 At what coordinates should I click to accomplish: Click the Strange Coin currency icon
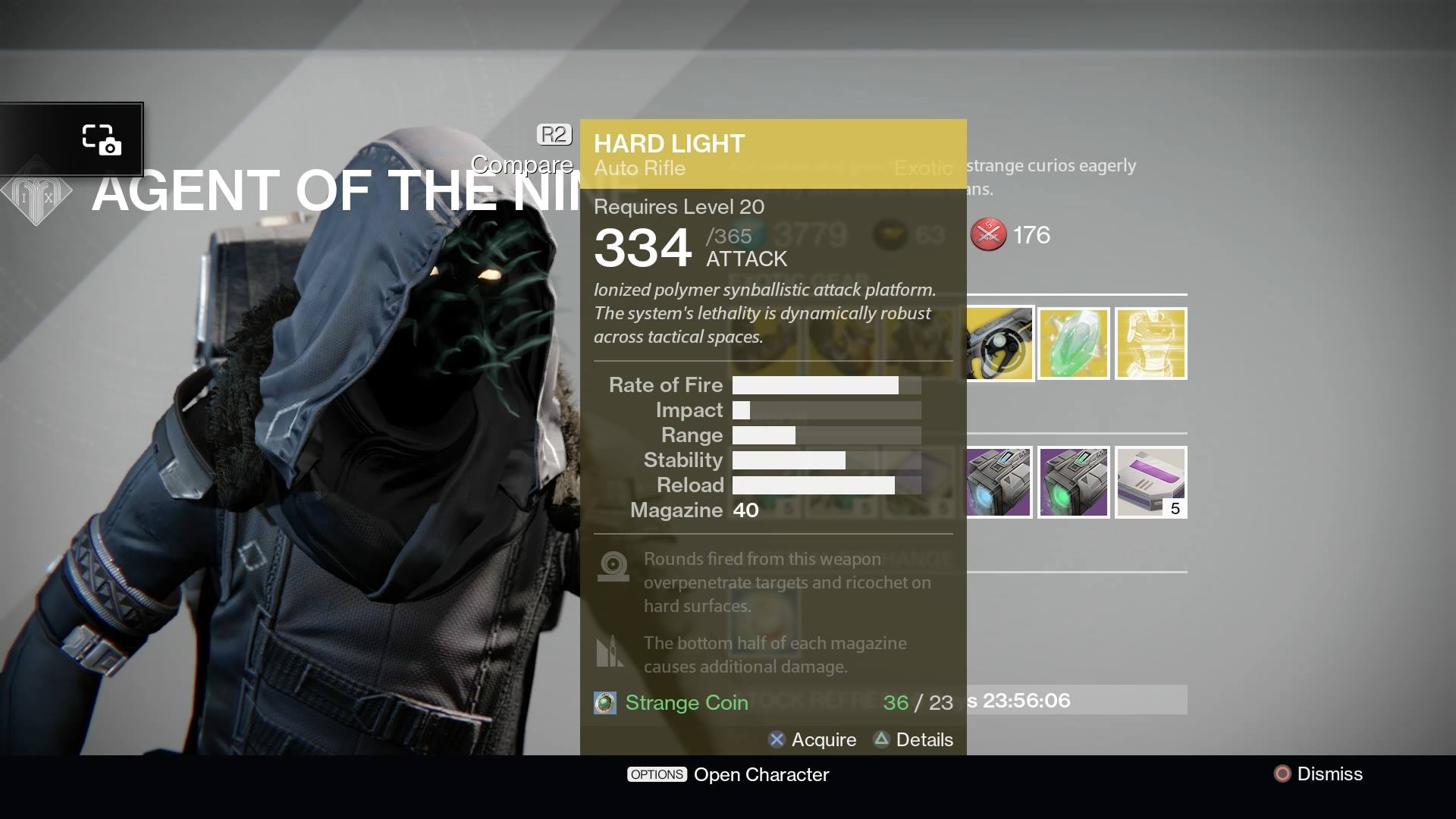pos(604,703)
